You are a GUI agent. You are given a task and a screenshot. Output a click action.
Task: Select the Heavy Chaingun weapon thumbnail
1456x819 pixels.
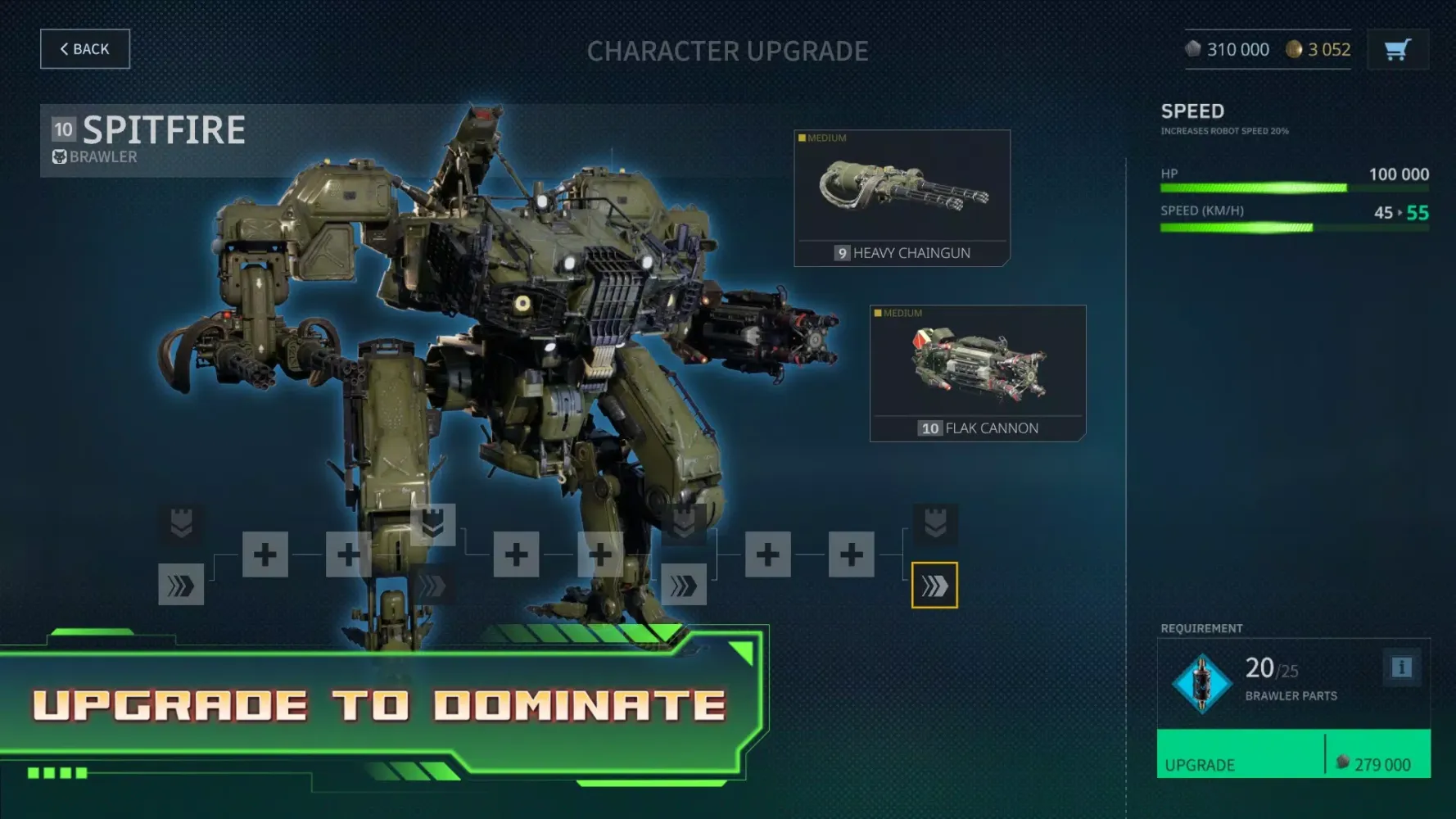point(902,197)
